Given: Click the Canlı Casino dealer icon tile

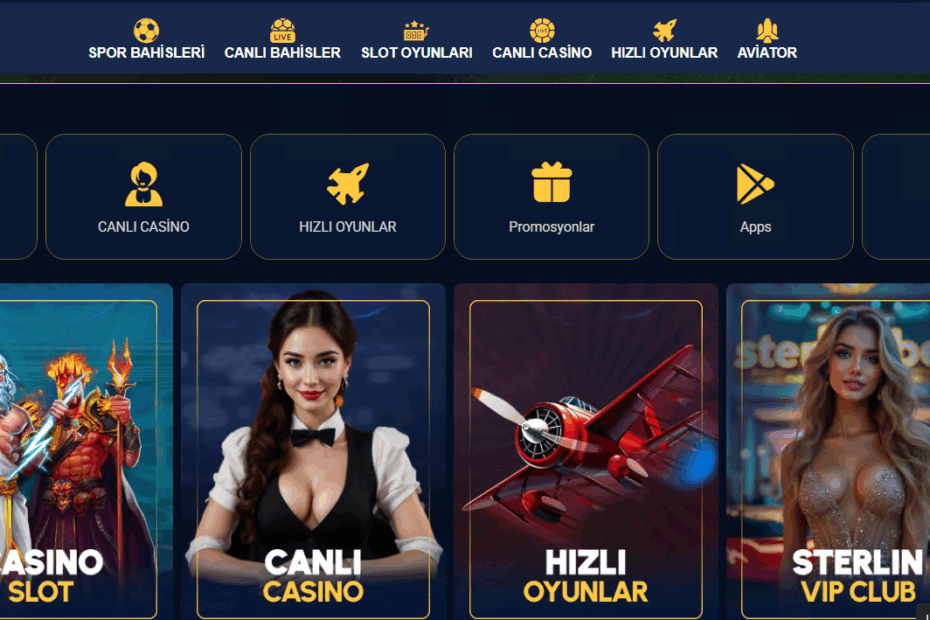Looking at the screenshot, I should pos(144,197).
